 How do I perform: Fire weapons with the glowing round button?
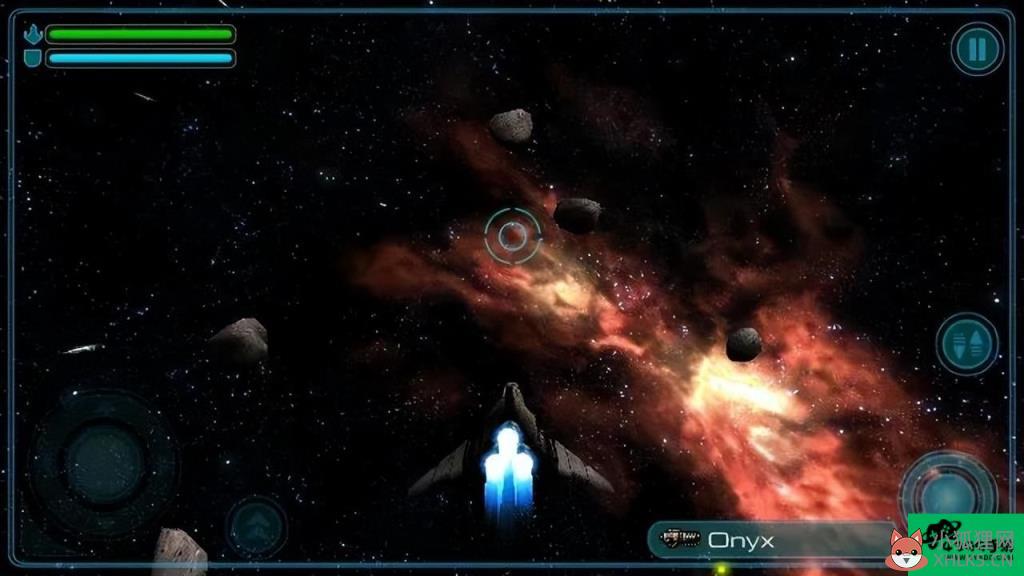click(x=946, y=493)
